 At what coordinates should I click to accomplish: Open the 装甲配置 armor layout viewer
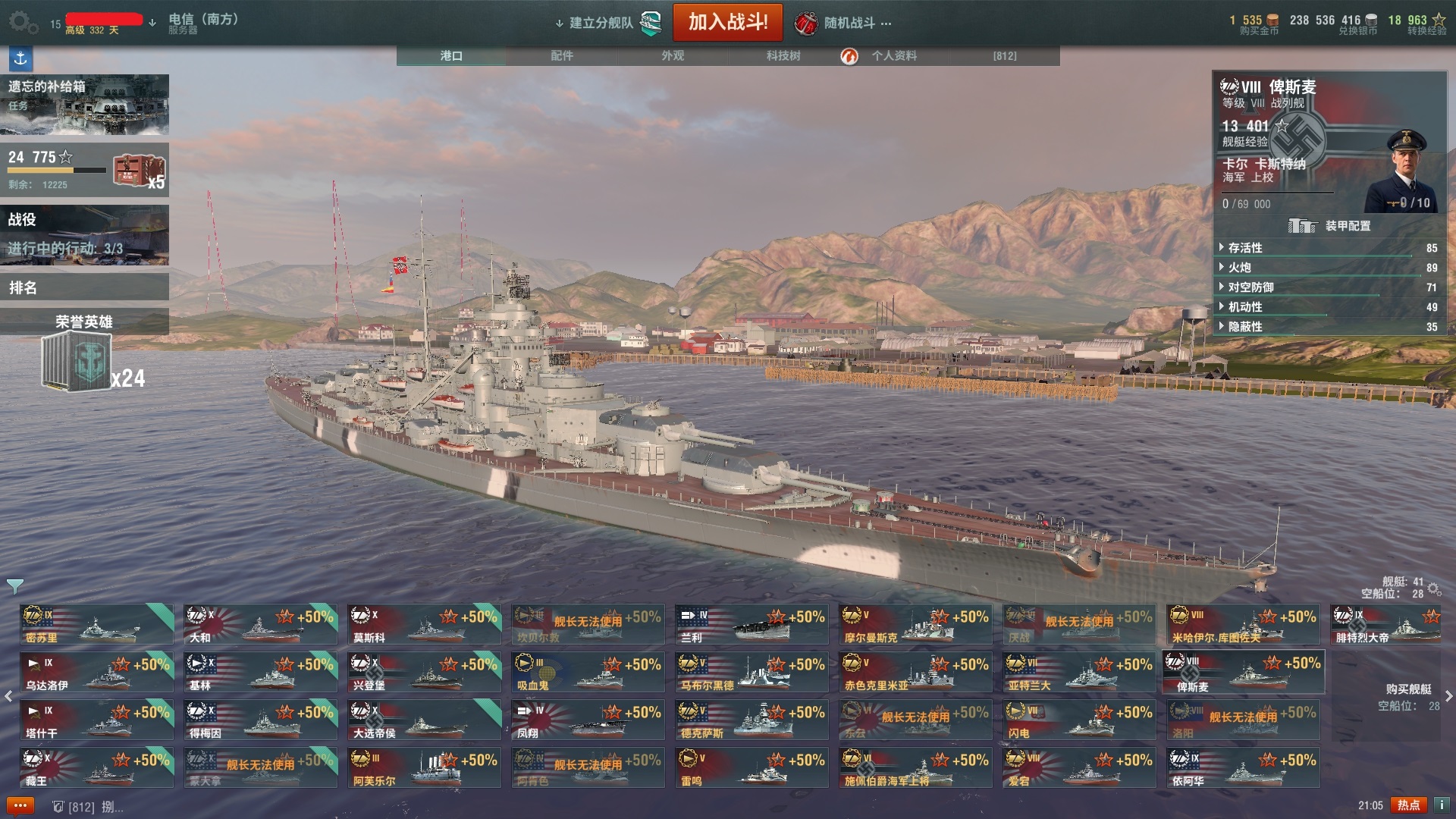point(1332,226)
